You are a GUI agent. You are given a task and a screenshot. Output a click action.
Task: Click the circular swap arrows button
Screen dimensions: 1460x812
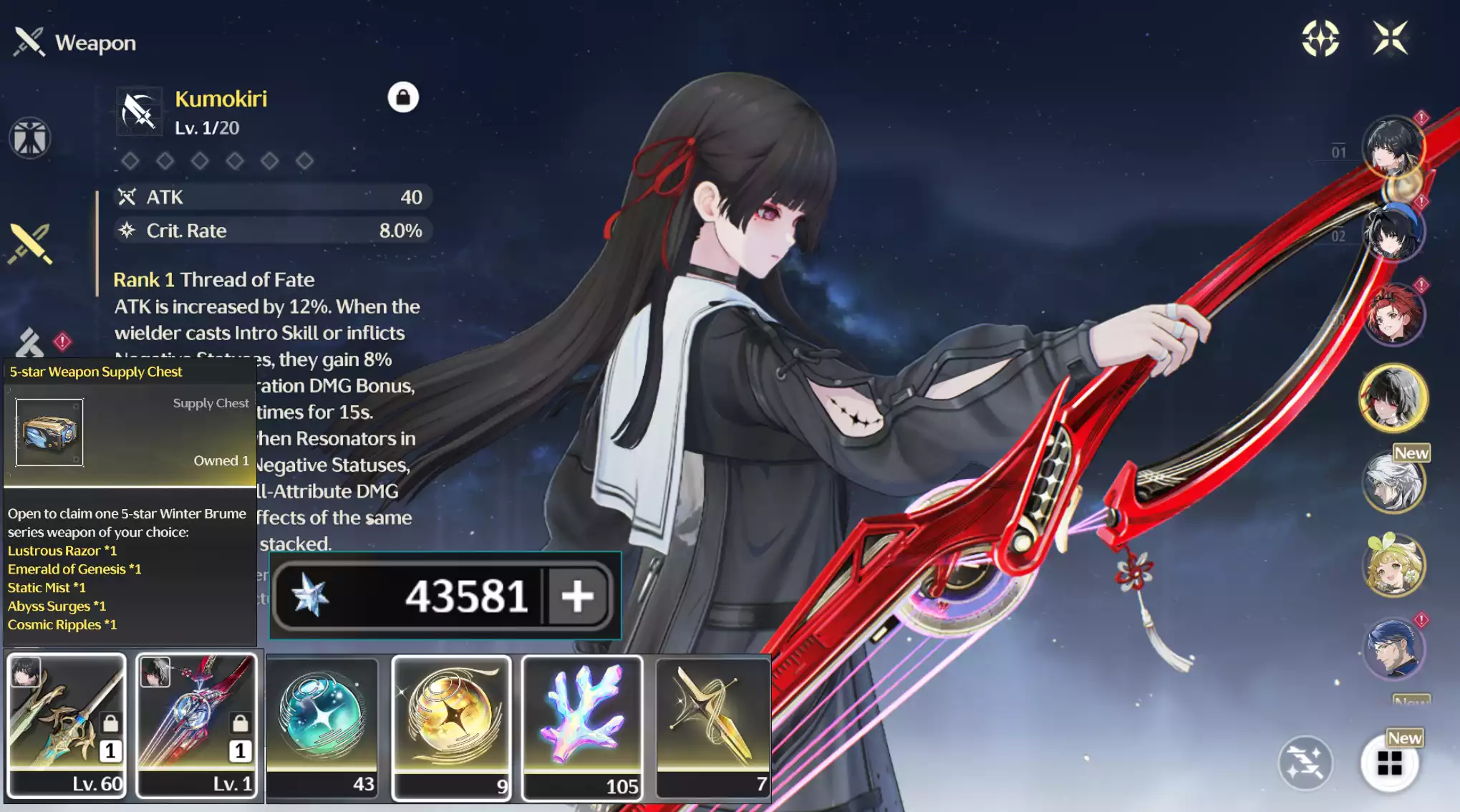[x=1305, y=763]
